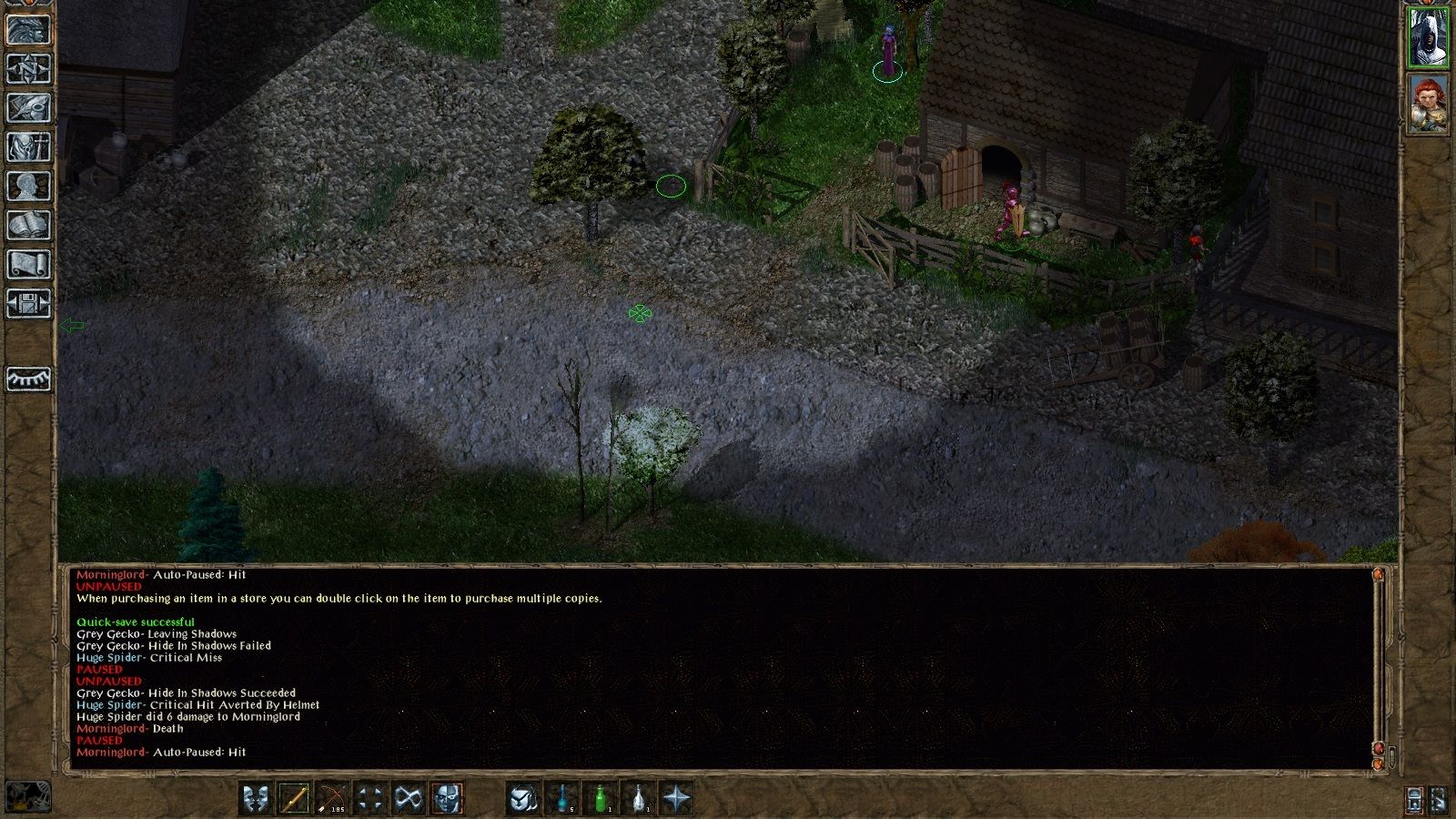Open the area map with the compass button
Viewport: 1456px width, 819px height.
tap(28, 69)
